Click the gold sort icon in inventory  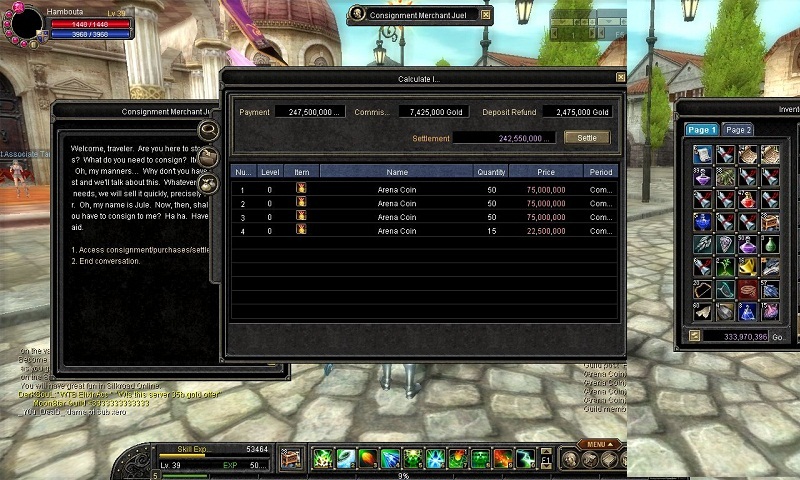[x=694, y=336]
